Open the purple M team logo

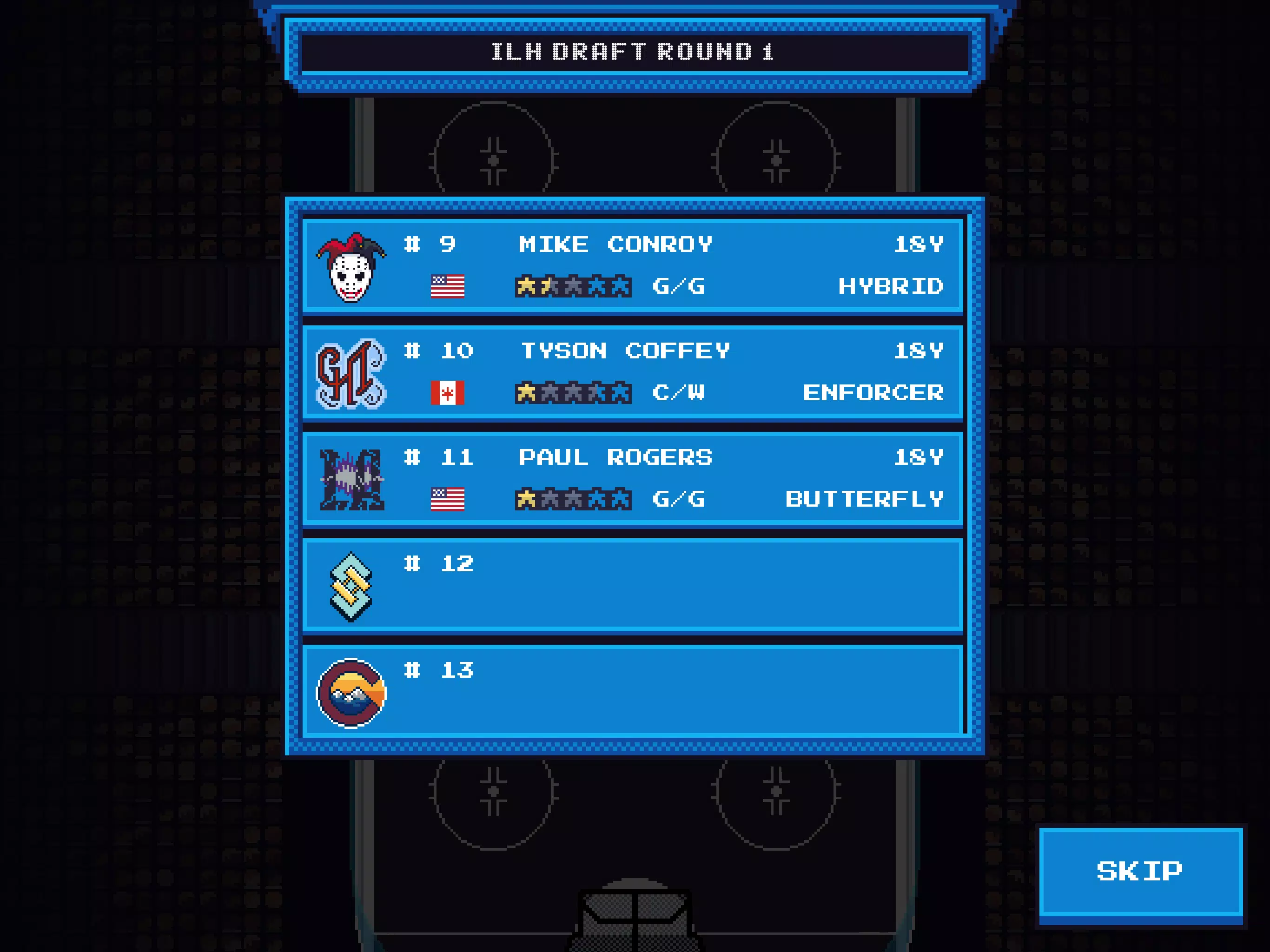coord(351,483)
